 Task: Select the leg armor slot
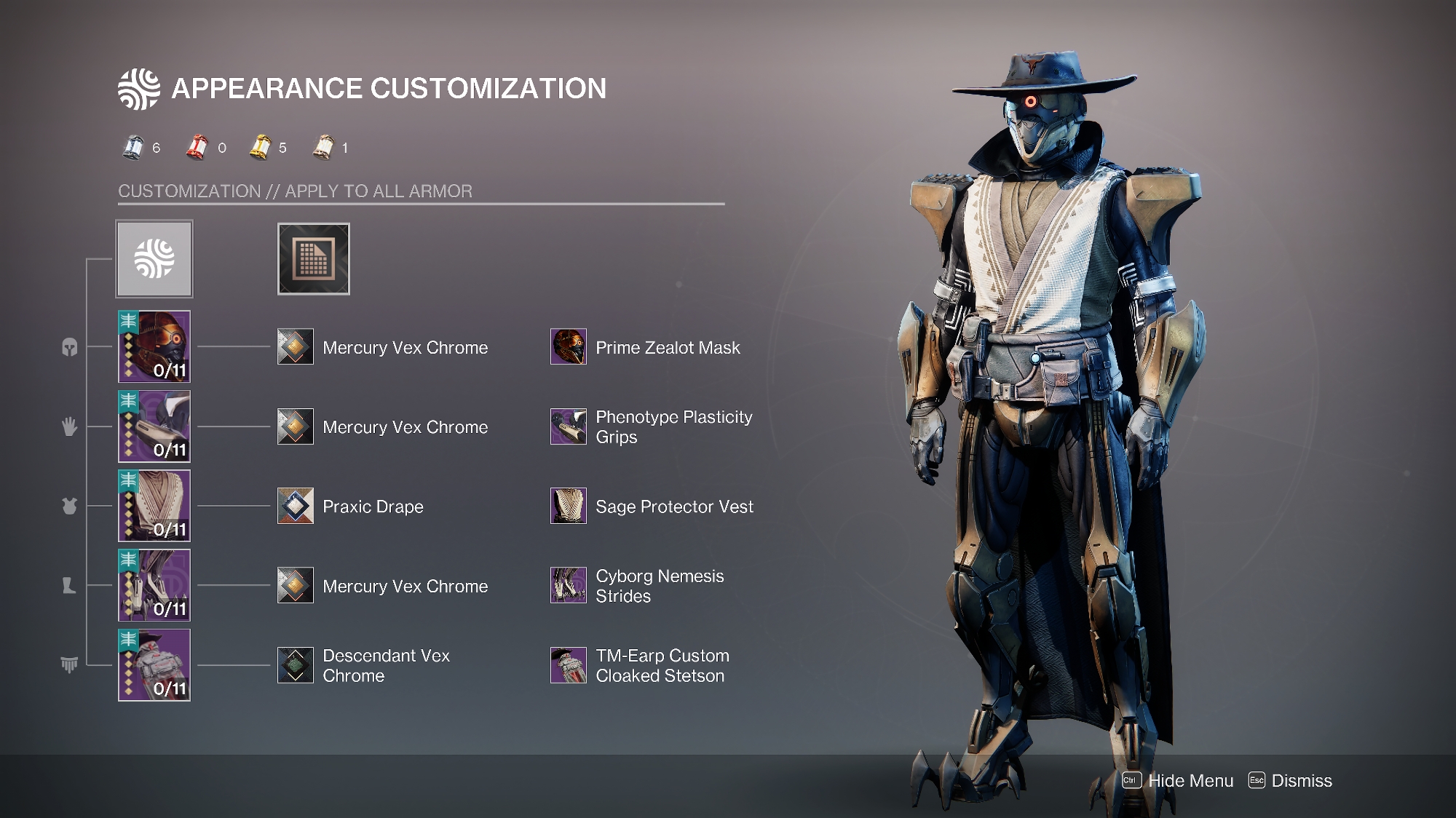(154, 585)
